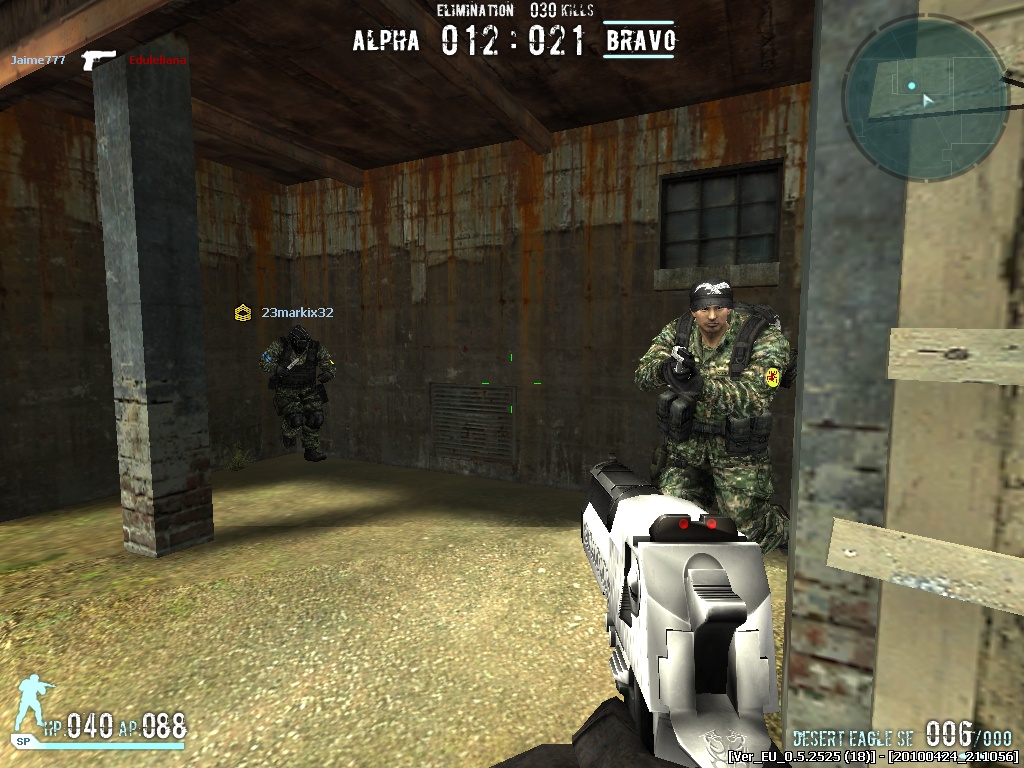
Task: Click the ALPHA team label
Action: pos(386,41)
